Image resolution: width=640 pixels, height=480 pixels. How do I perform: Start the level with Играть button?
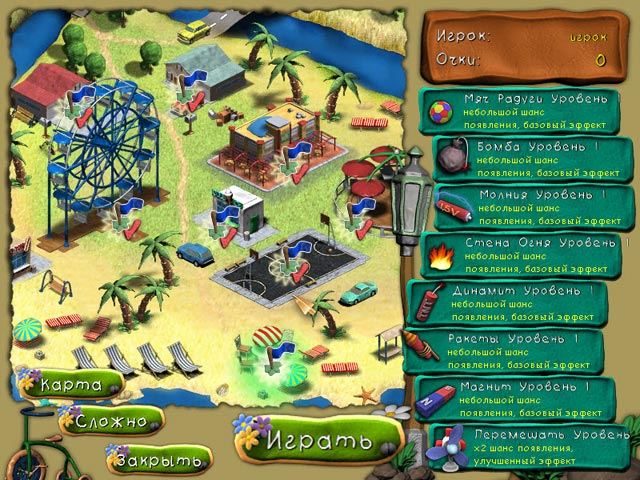pyautogui.click(x=316, y=439)
